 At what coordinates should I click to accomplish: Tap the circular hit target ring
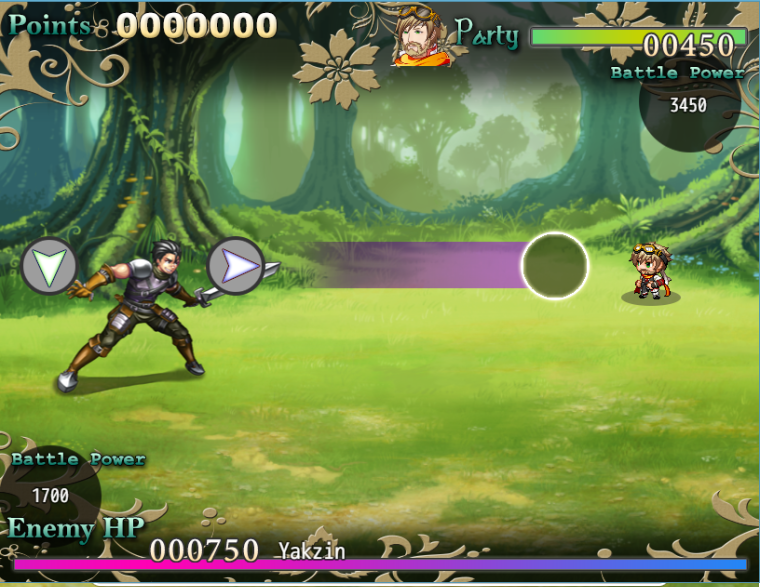click(x=554, y=265)
